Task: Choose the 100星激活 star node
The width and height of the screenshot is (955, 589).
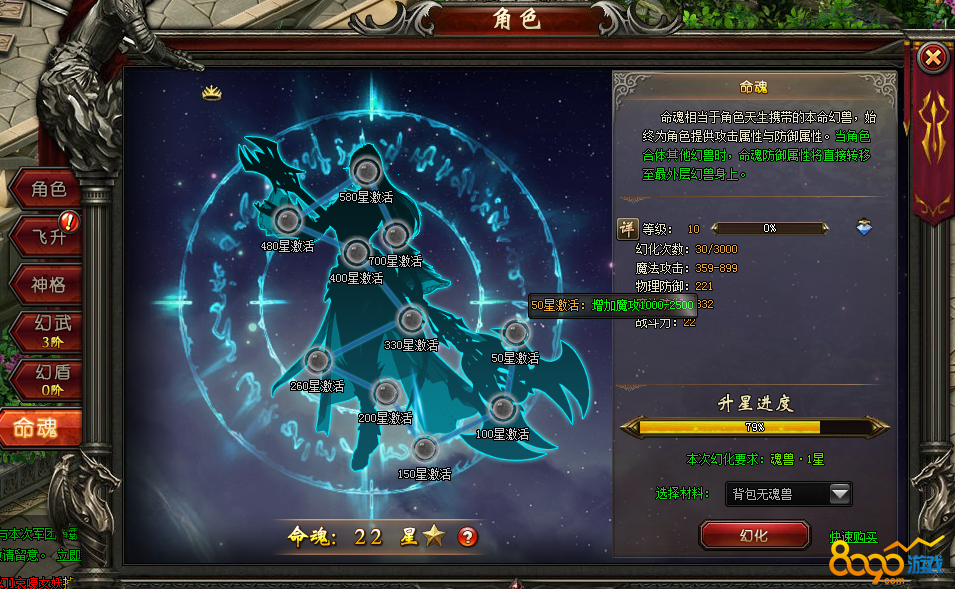Action: click(x=502, y=408)
